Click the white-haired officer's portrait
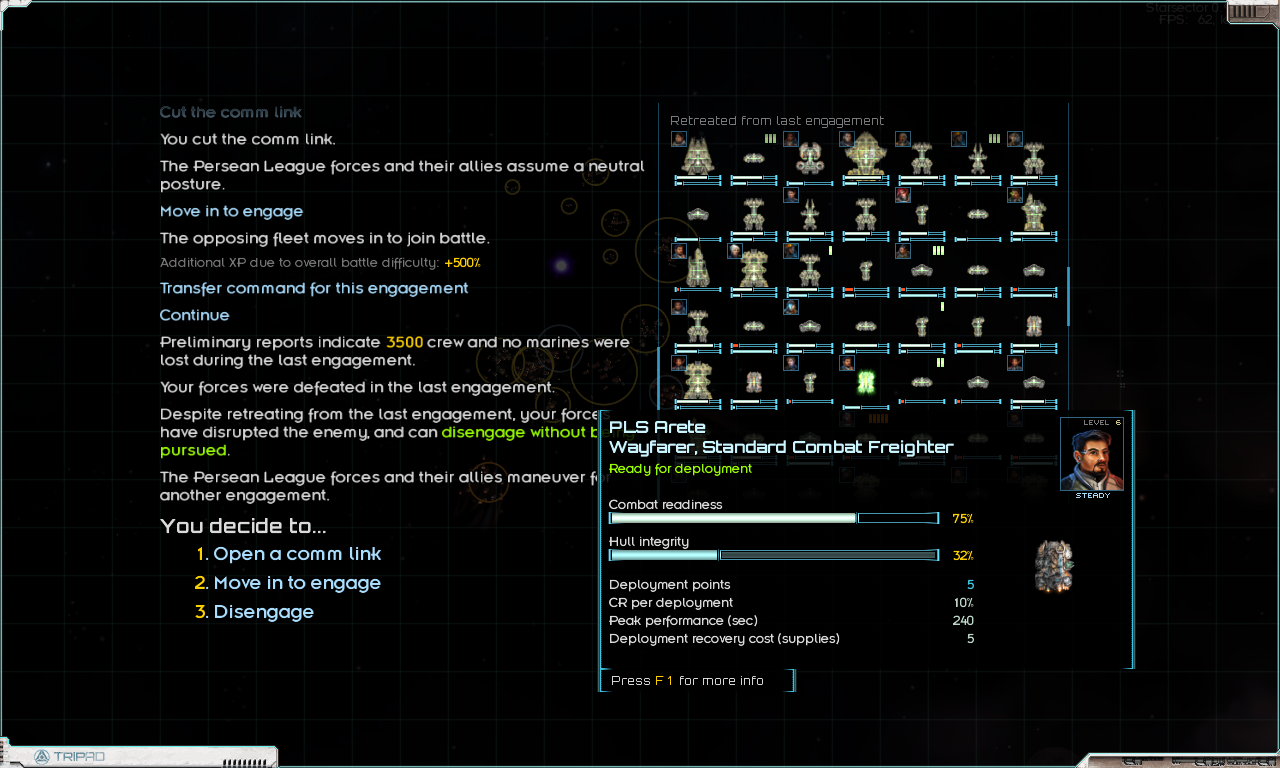The width and height of the screenshot is (1280, 768). pos(734,251)
